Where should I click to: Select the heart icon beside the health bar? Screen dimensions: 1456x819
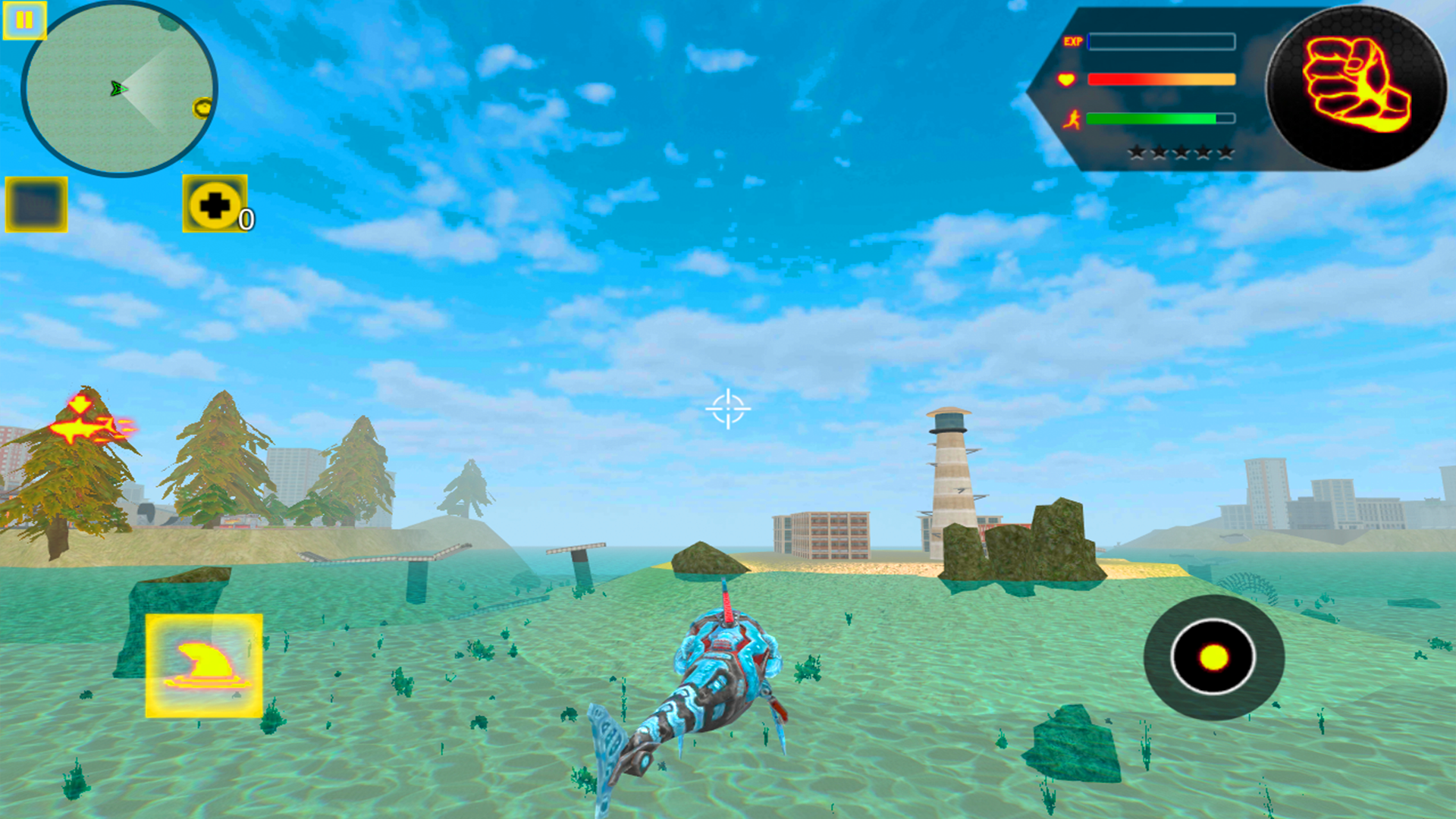click(1065, 79)
